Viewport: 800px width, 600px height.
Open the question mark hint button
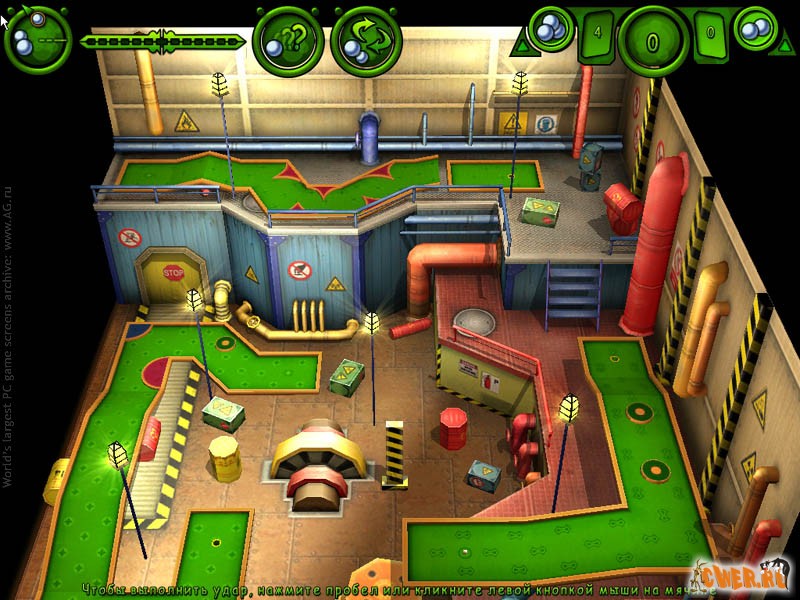pyautogui.click(x=287, y=40)
